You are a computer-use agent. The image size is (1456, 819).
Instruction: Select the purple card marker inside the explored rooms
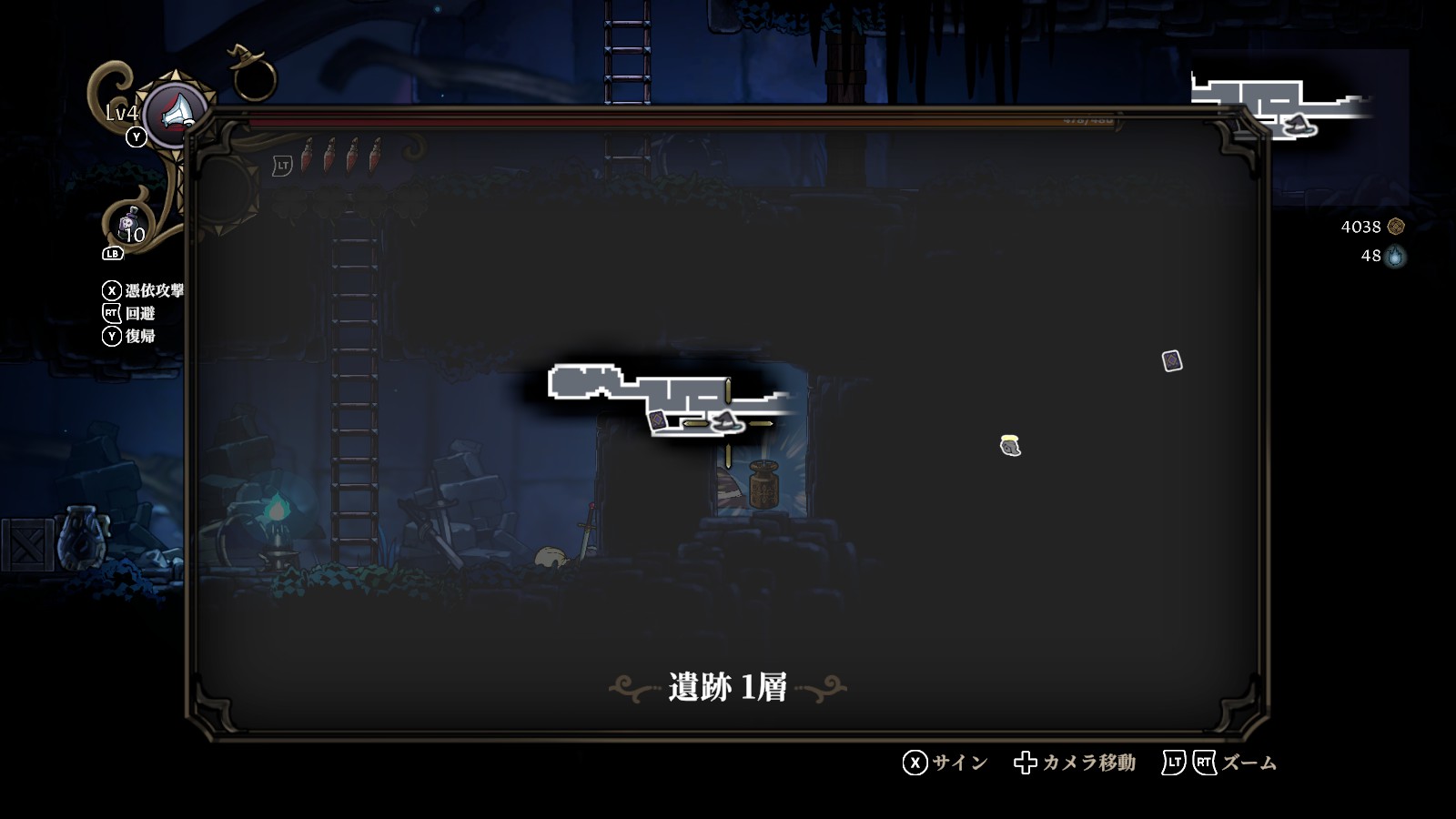click(x=657, y=420)
